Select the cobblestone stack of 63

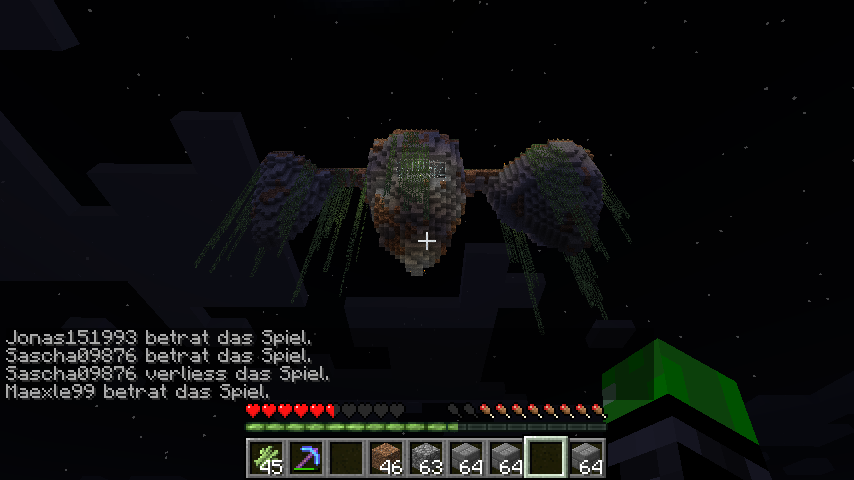tap(427, 458)
